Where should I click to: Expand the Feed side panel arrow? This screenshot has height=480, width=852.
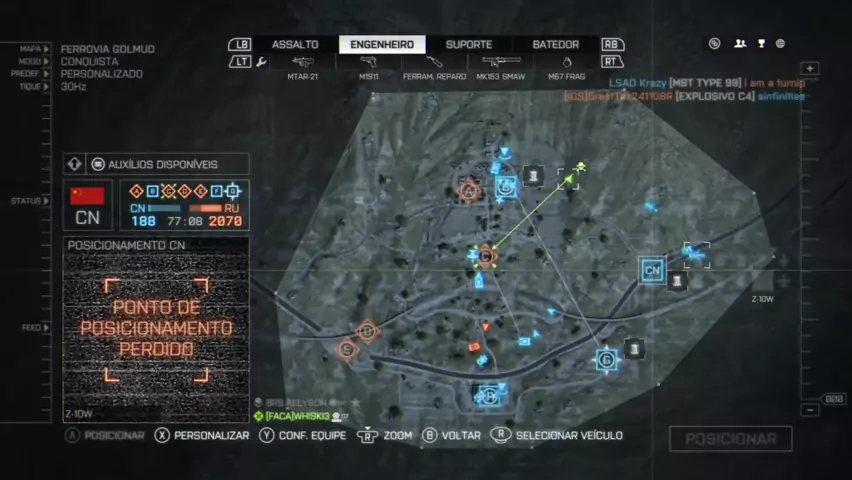point(46,327)
